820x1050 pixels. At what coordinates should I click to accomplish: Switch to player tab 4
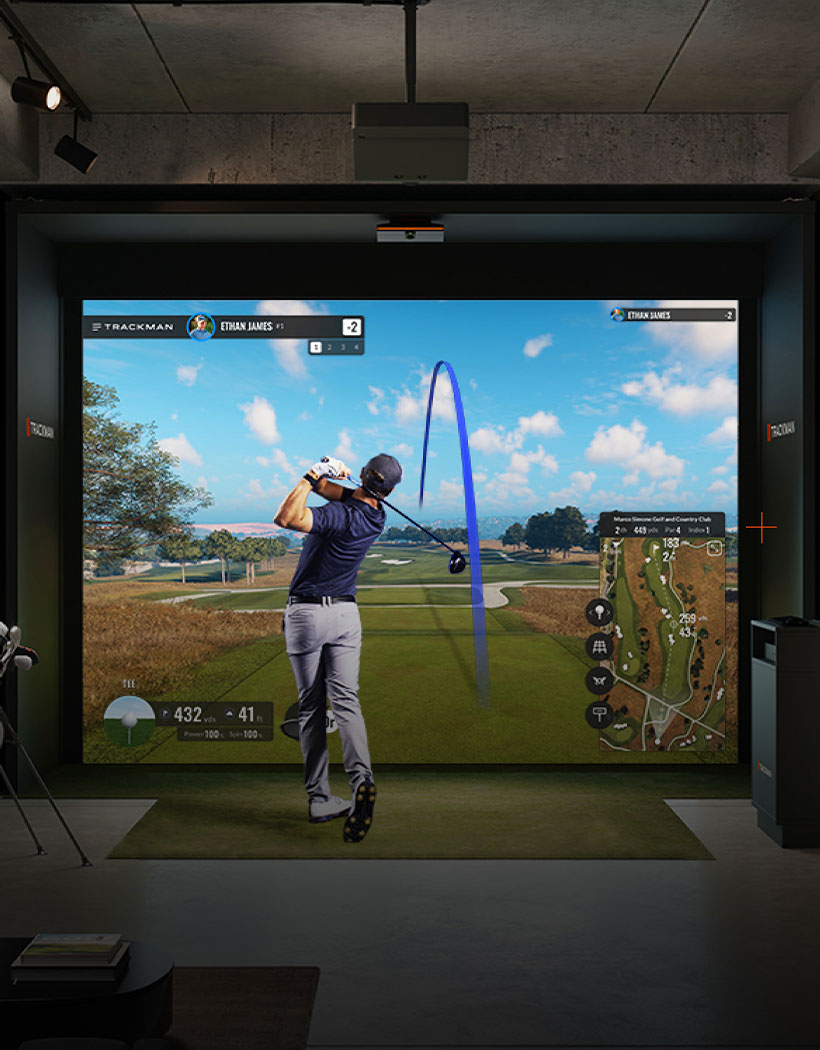pos(356,348)
